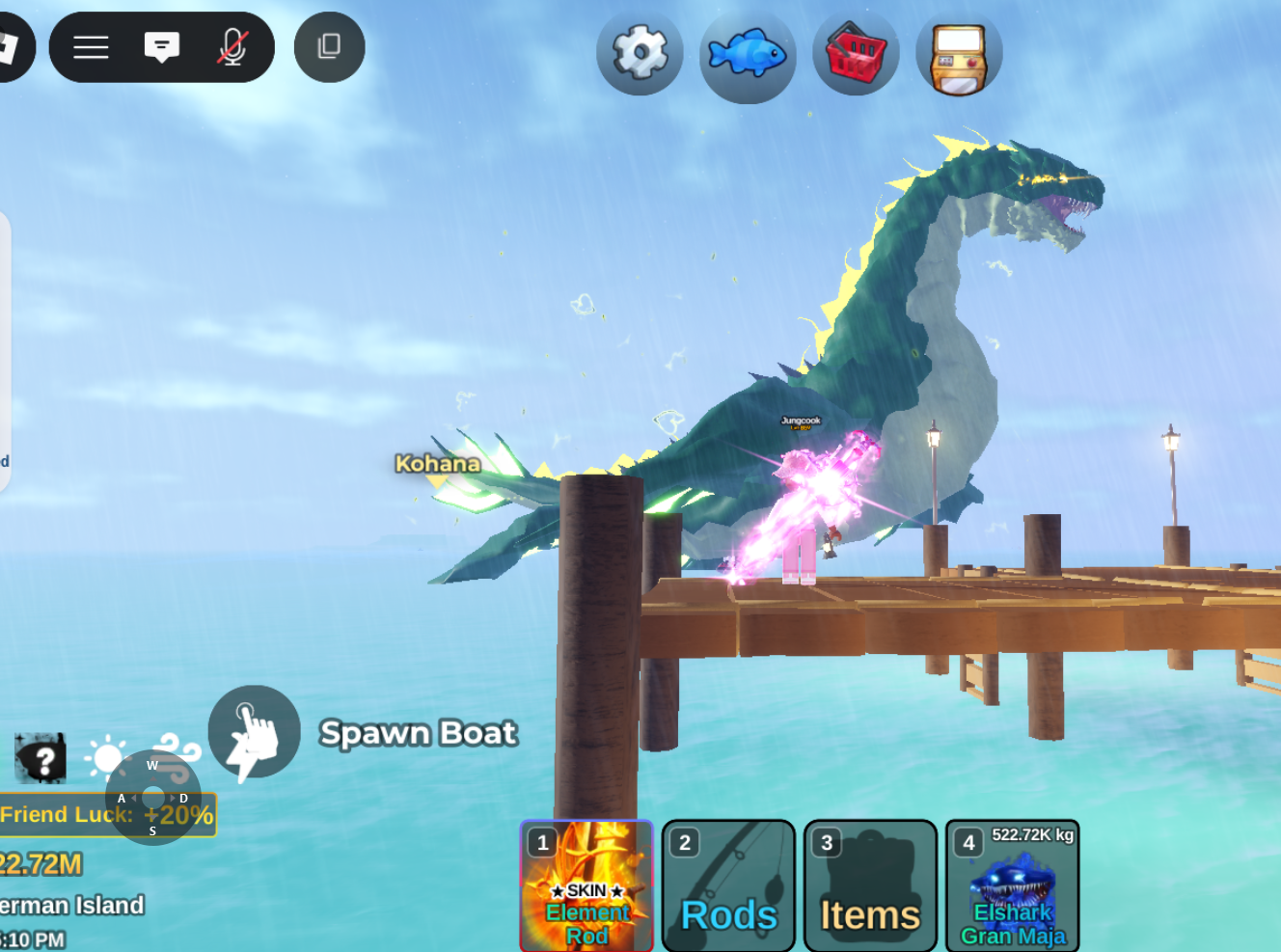Click the sun weather icon
This screenshot has width=1281, height=952.
[x=106, y=757]
